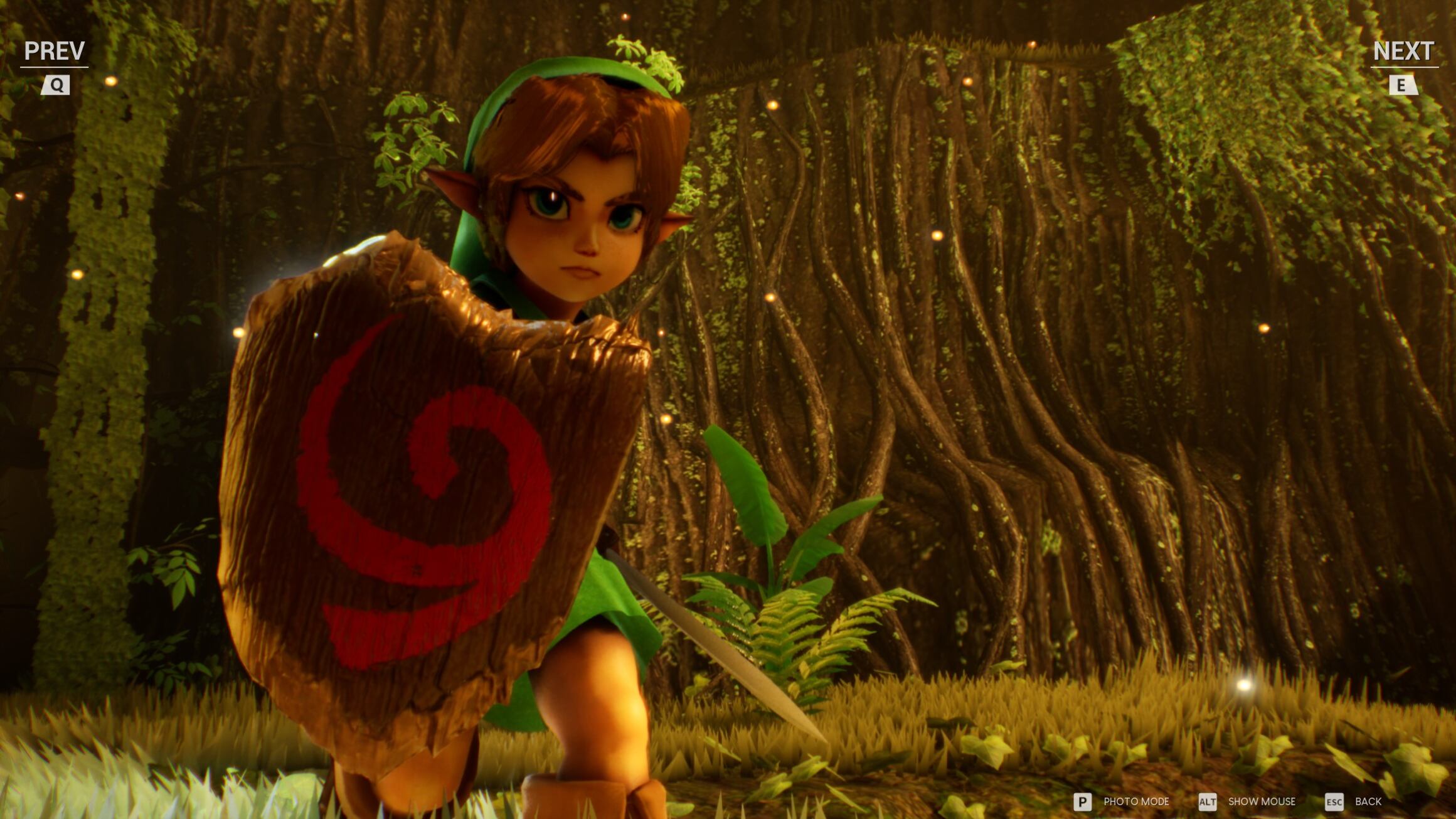Advance to the next scene via NEXT

tap(1405, 49)
